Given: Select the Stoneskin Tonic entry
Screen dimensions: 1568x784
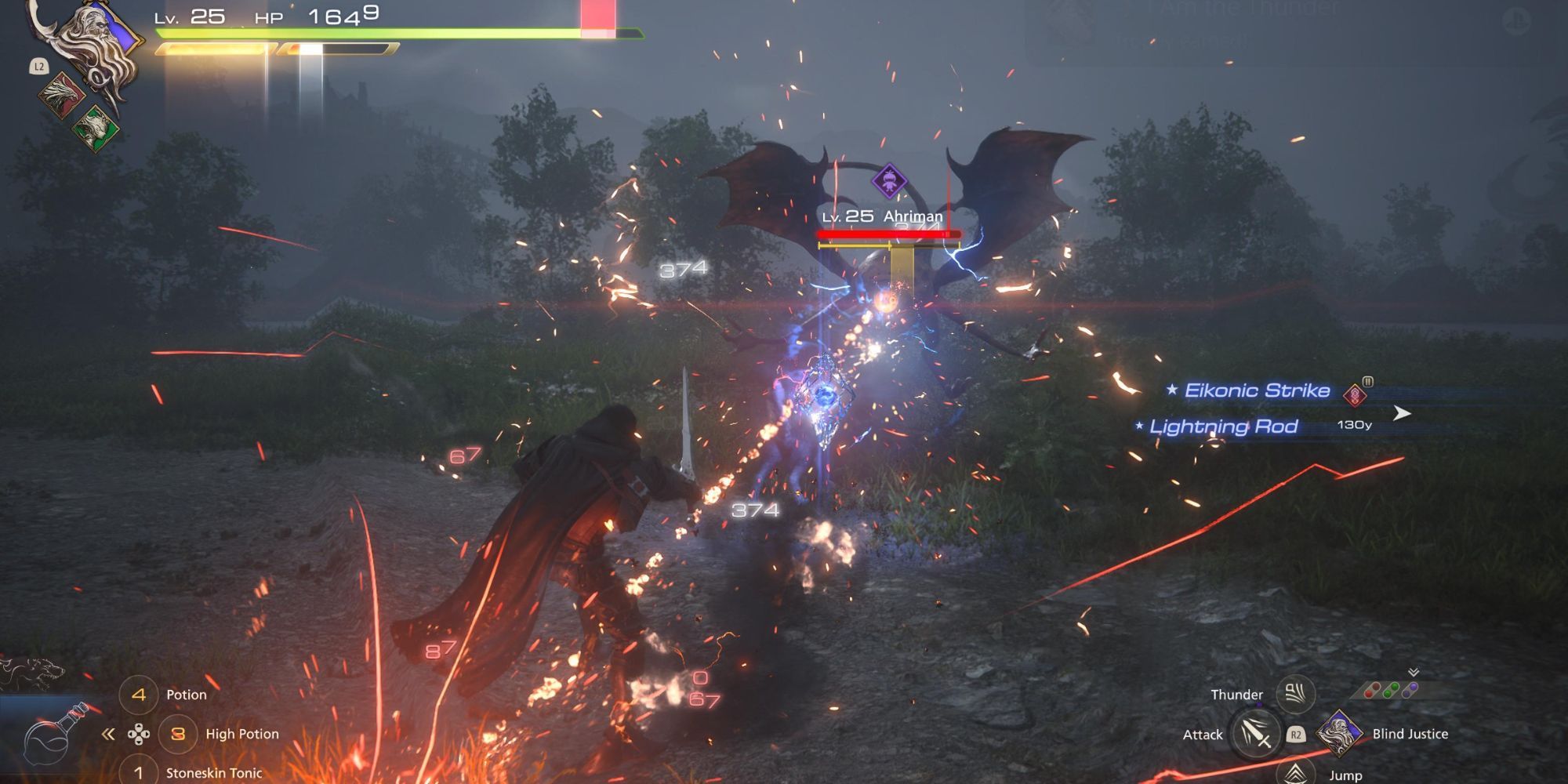Looking at the screenshot, I should 212,773.
